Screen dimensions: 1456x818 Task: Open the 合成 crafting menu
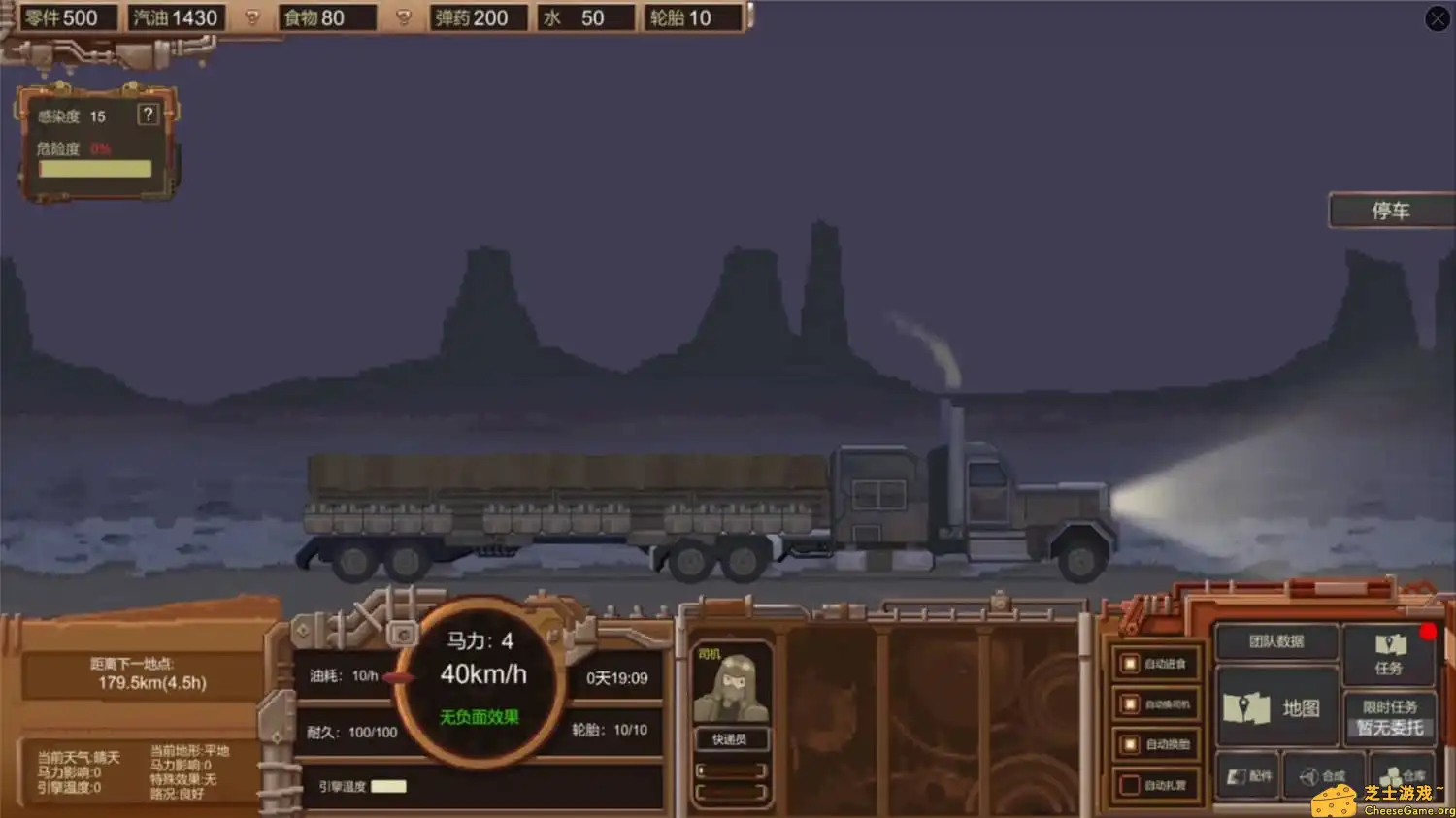(x=1322, y=775)
